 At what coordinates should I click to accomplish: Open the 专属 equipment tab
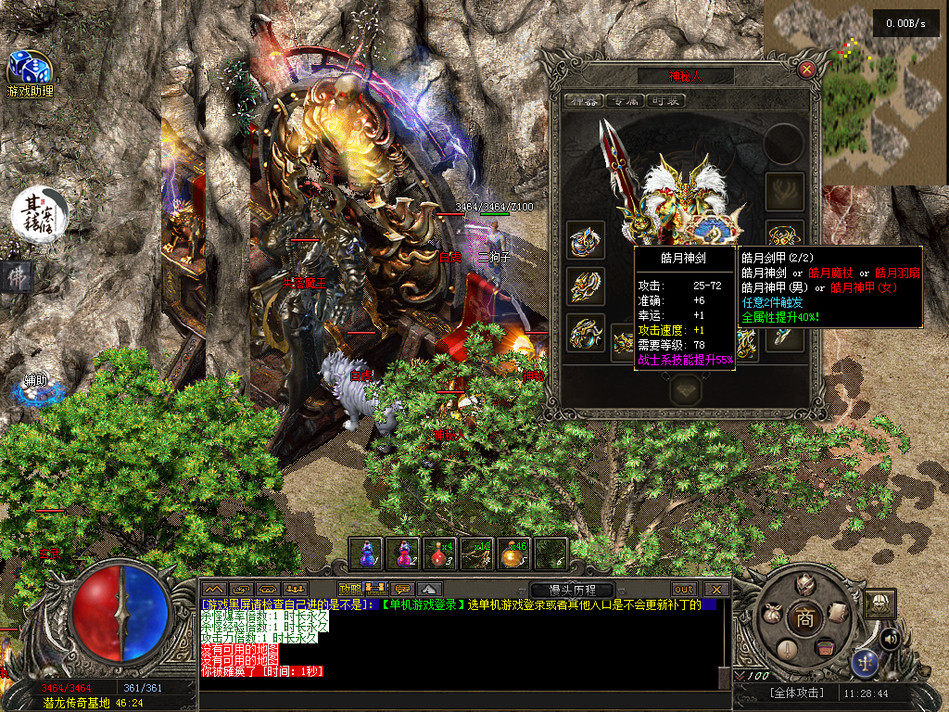tap(626, 101)
